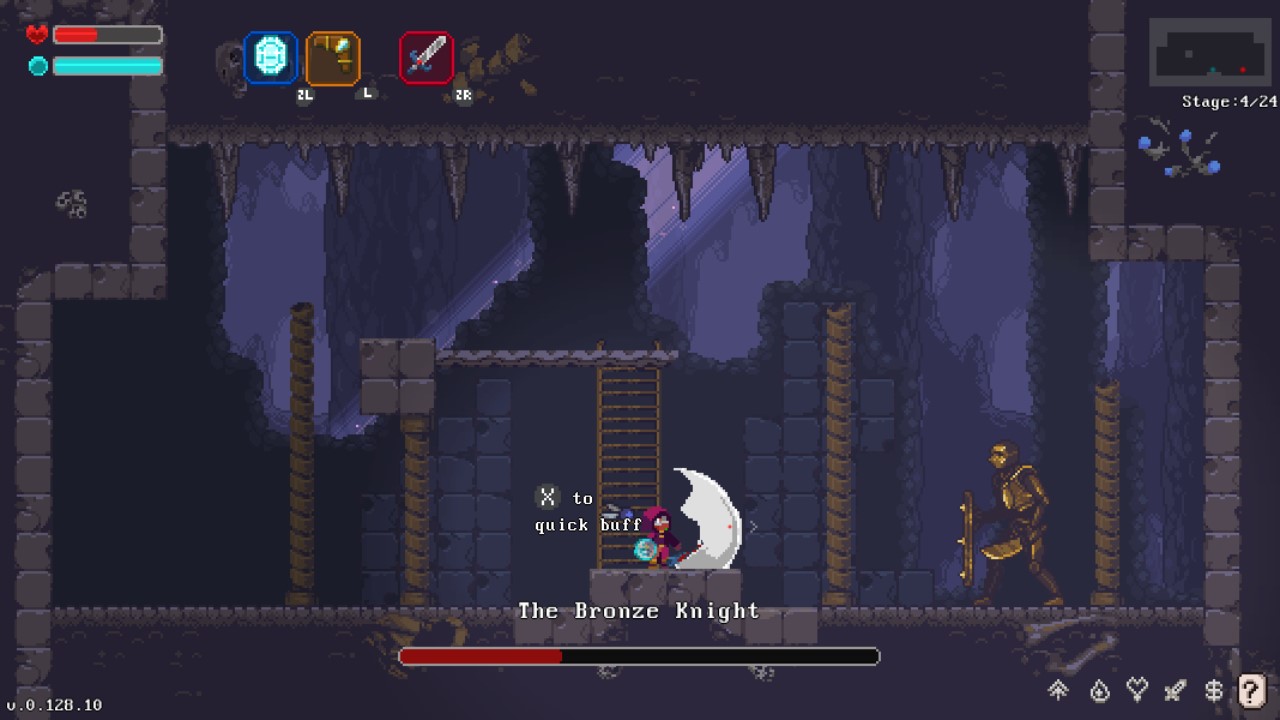
Task: Click The Bronze Knight boss name
Action: coord(639,610)
